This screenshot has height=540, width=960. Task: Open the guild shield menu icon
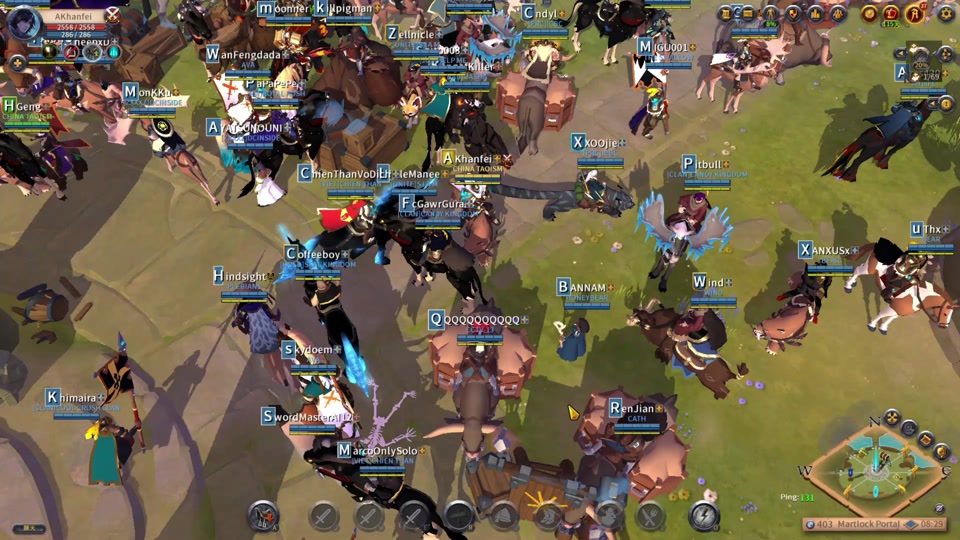click(794, 14)
